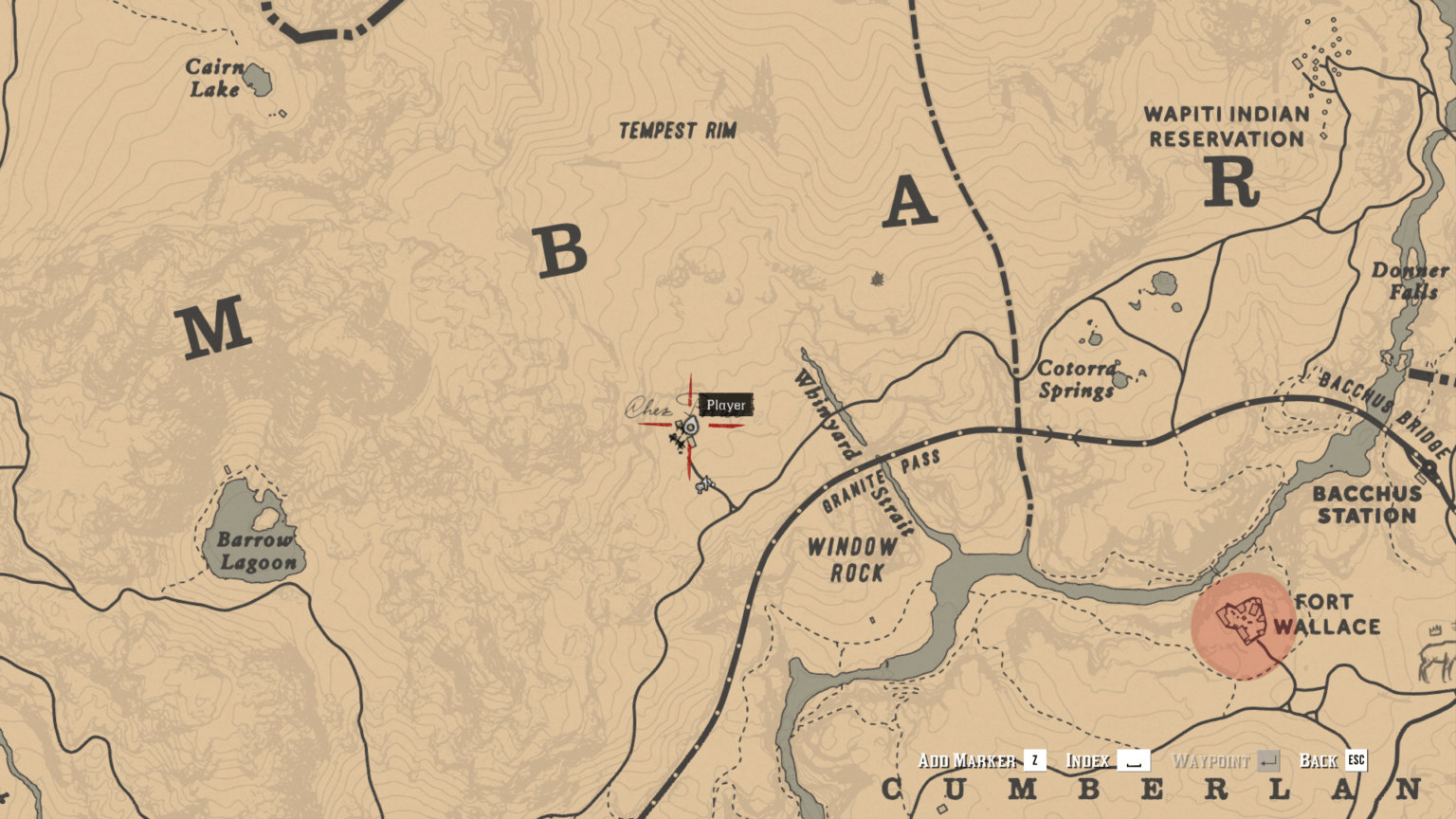Click the Tempest Rim label
1456x819 pixels.
click(x=679, y=131)
